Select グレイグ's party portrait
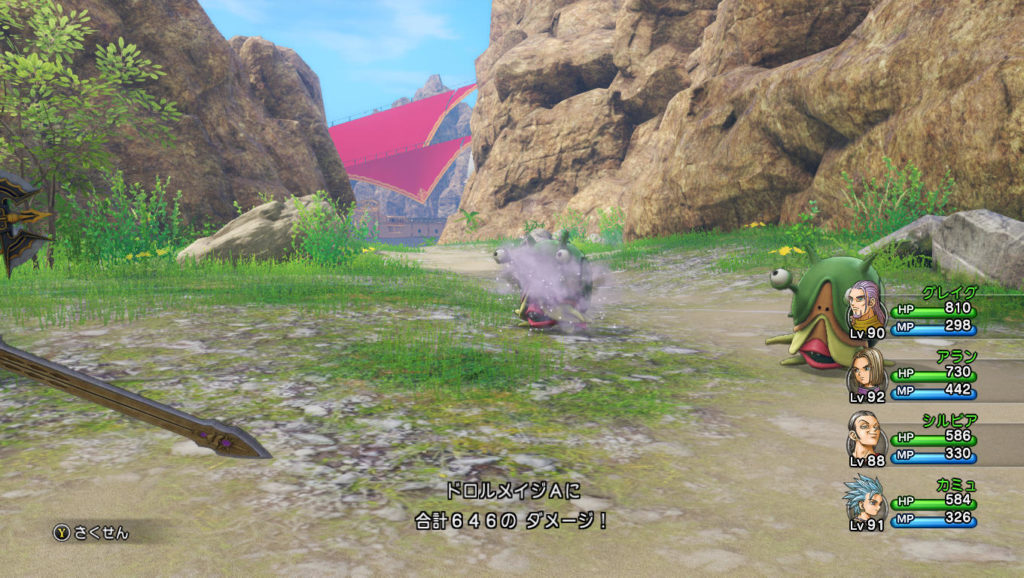The image size is (1024, 578). [x=866, y=306]
